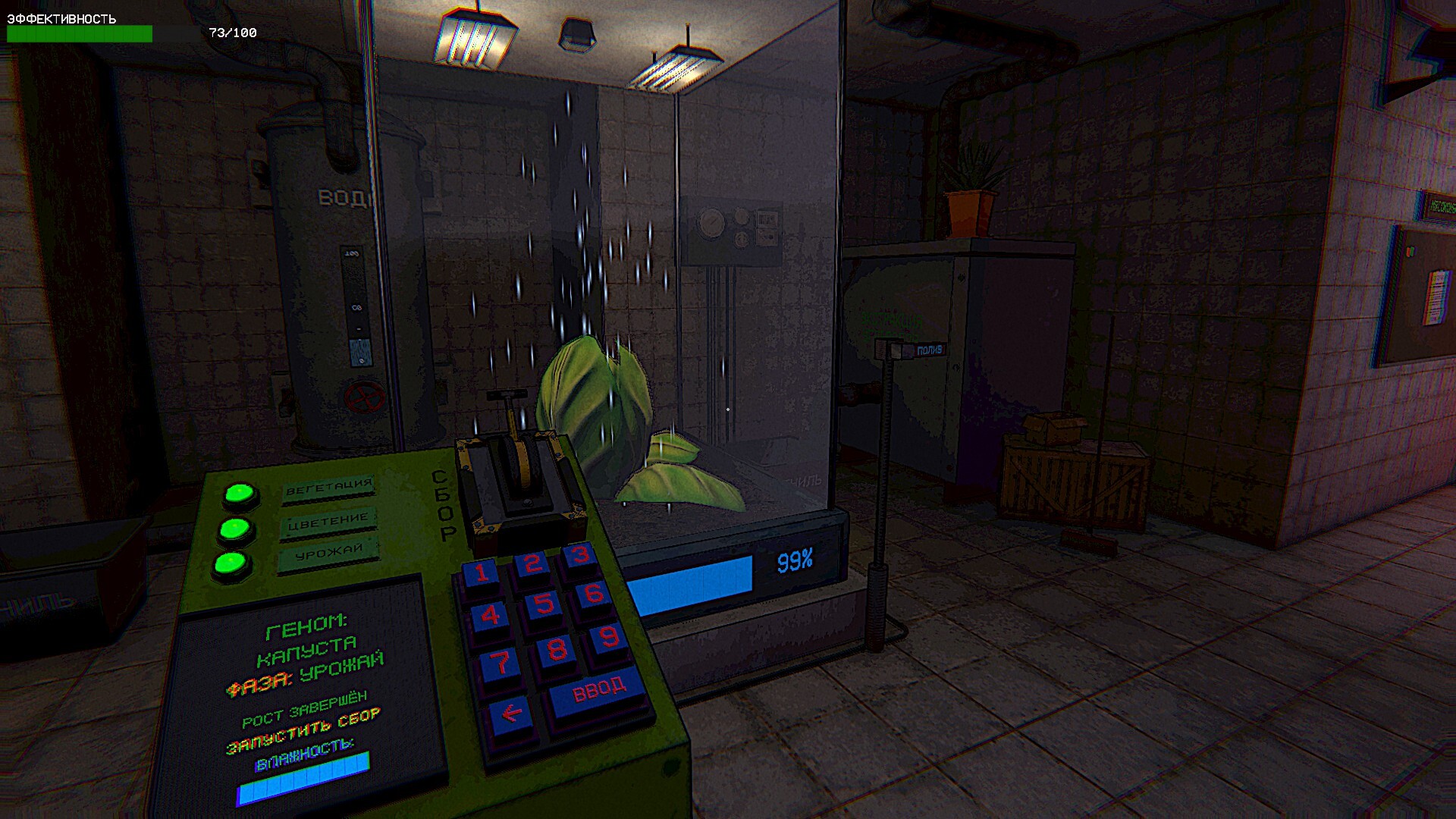The image size is (1456, 819).
Task: Click the blue 99% humidity readout
Action: click(x=796, y=561)
